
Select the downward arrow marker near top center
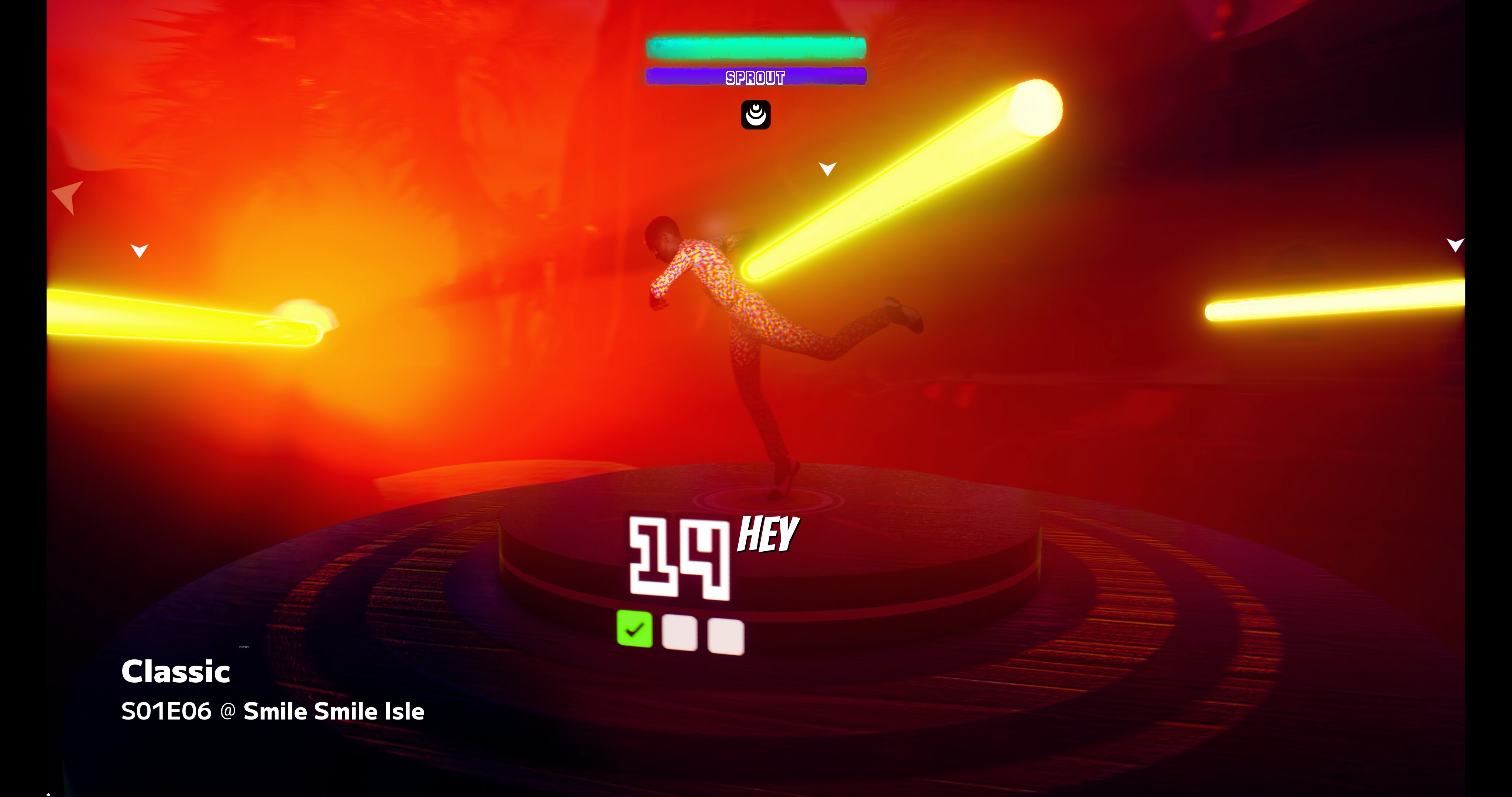(x=827, y=169)
